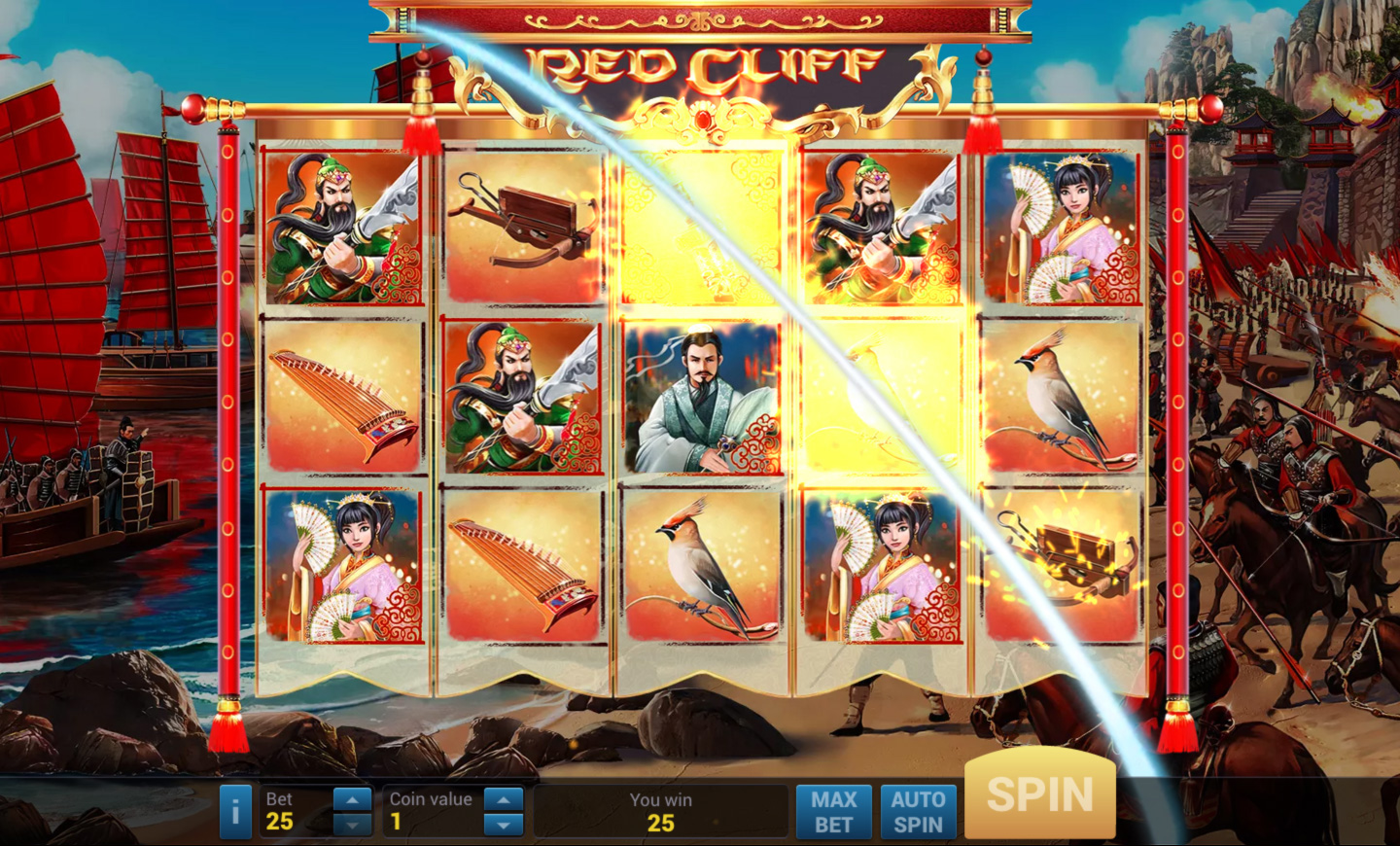Viewport: 1400px width, 846px height.
Task: Activate MAX BET
Action: pos(833,810)
